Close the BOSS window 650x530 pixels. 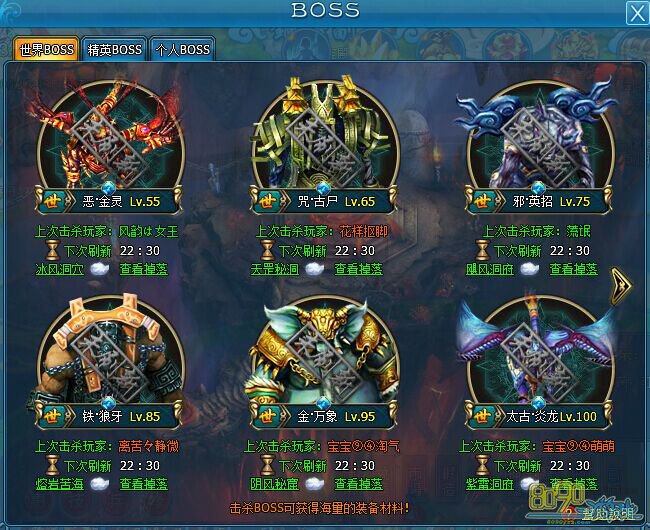[x=636, y=12]
